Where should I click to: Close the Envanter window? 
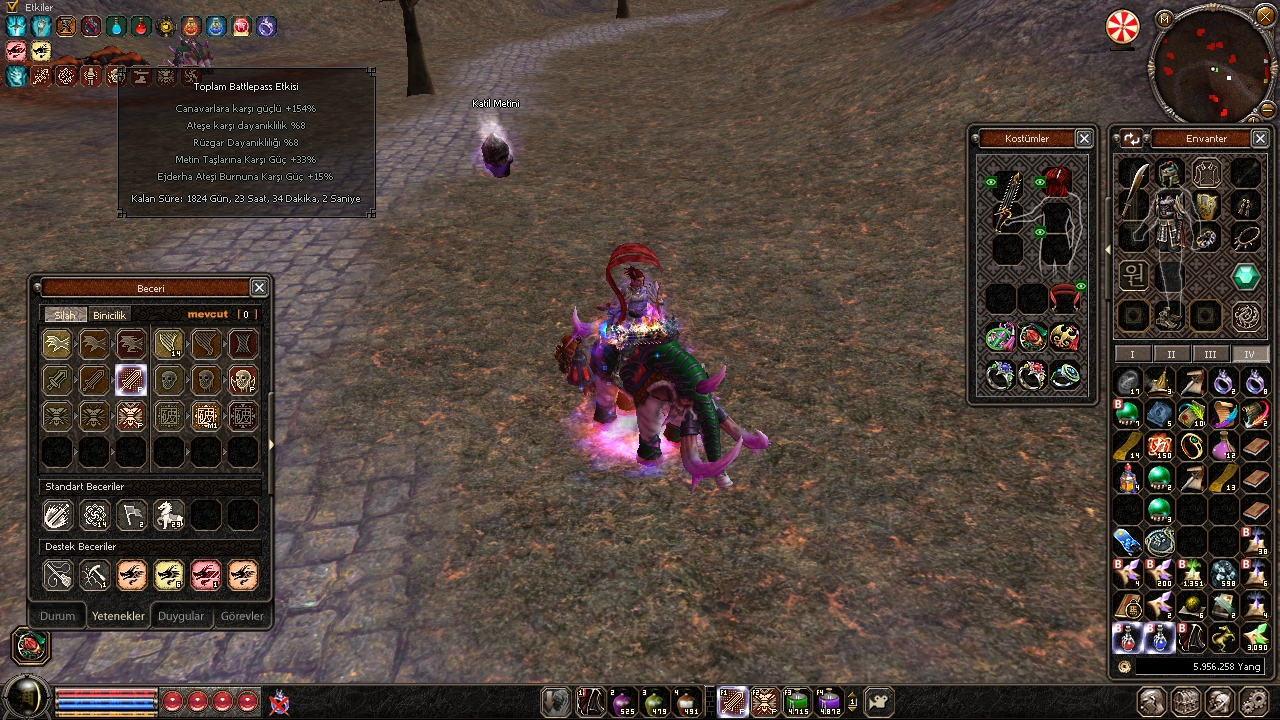click(1260, 138)
